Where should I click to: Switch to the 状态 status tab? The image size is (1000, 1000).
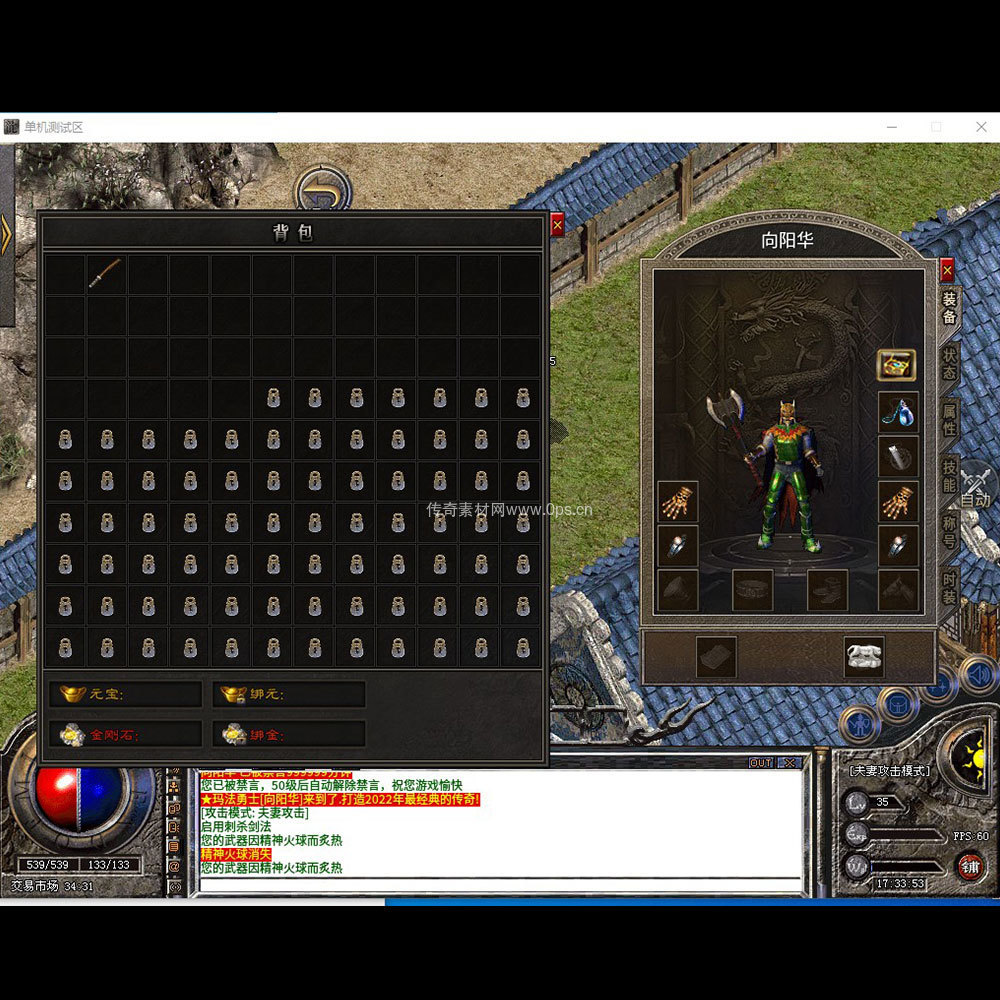tap(949, 364)
